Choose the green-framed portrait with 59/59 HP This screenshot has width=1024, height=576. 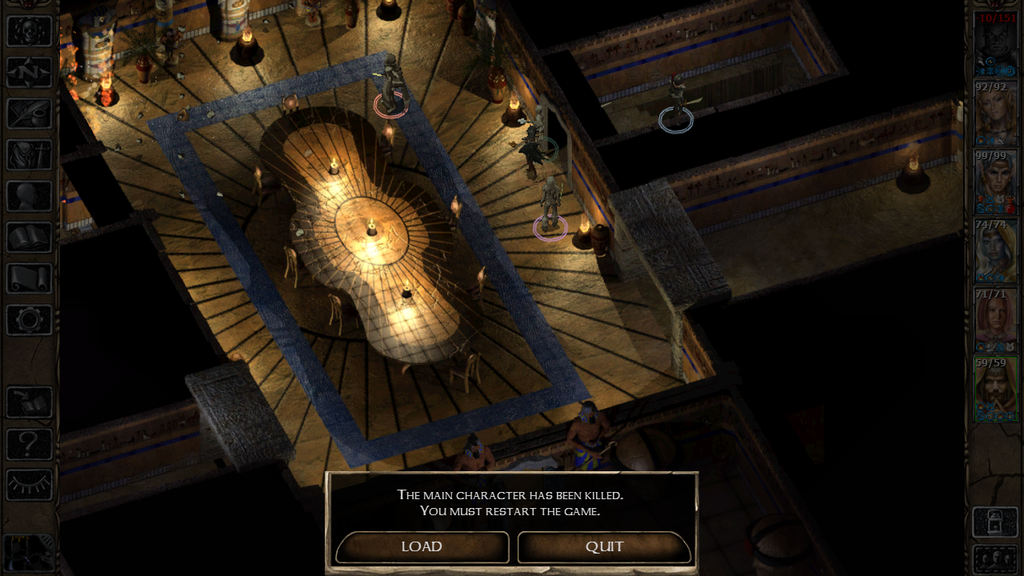click(996, 390)
